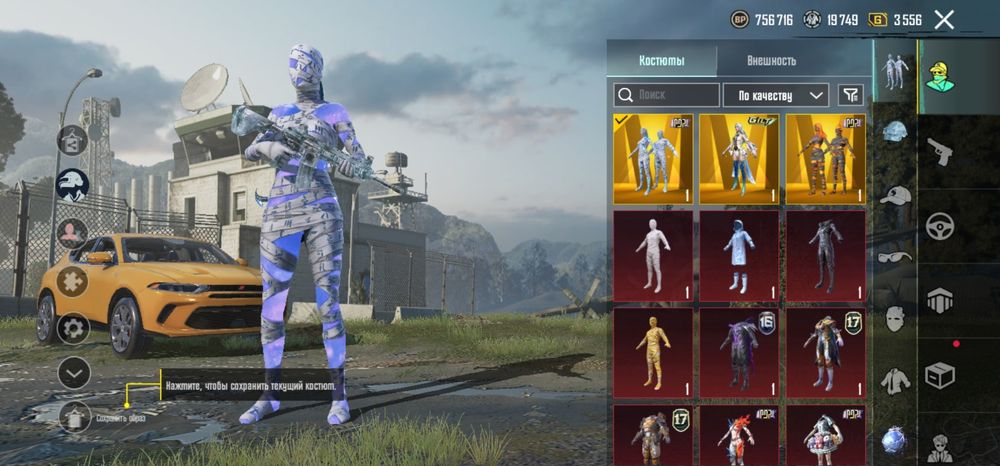This screenshot has width=1000, height=466.
Task: Open the filter funnel button
Action: pos(850,95)
